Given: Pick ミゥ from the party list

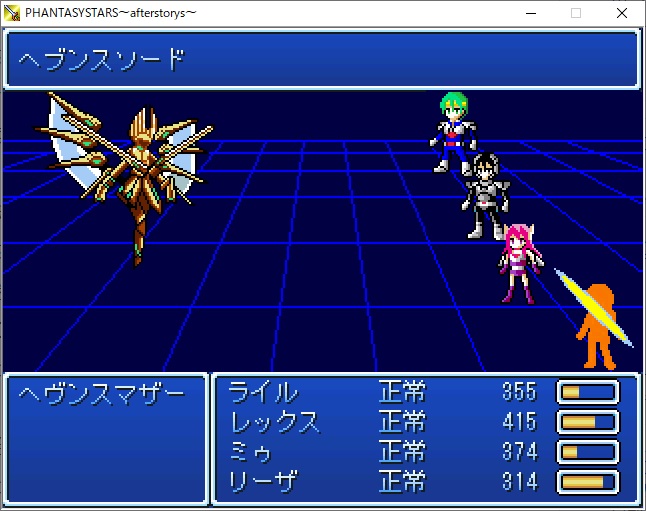Looking at the screenshot, I should tap(252, 451).
